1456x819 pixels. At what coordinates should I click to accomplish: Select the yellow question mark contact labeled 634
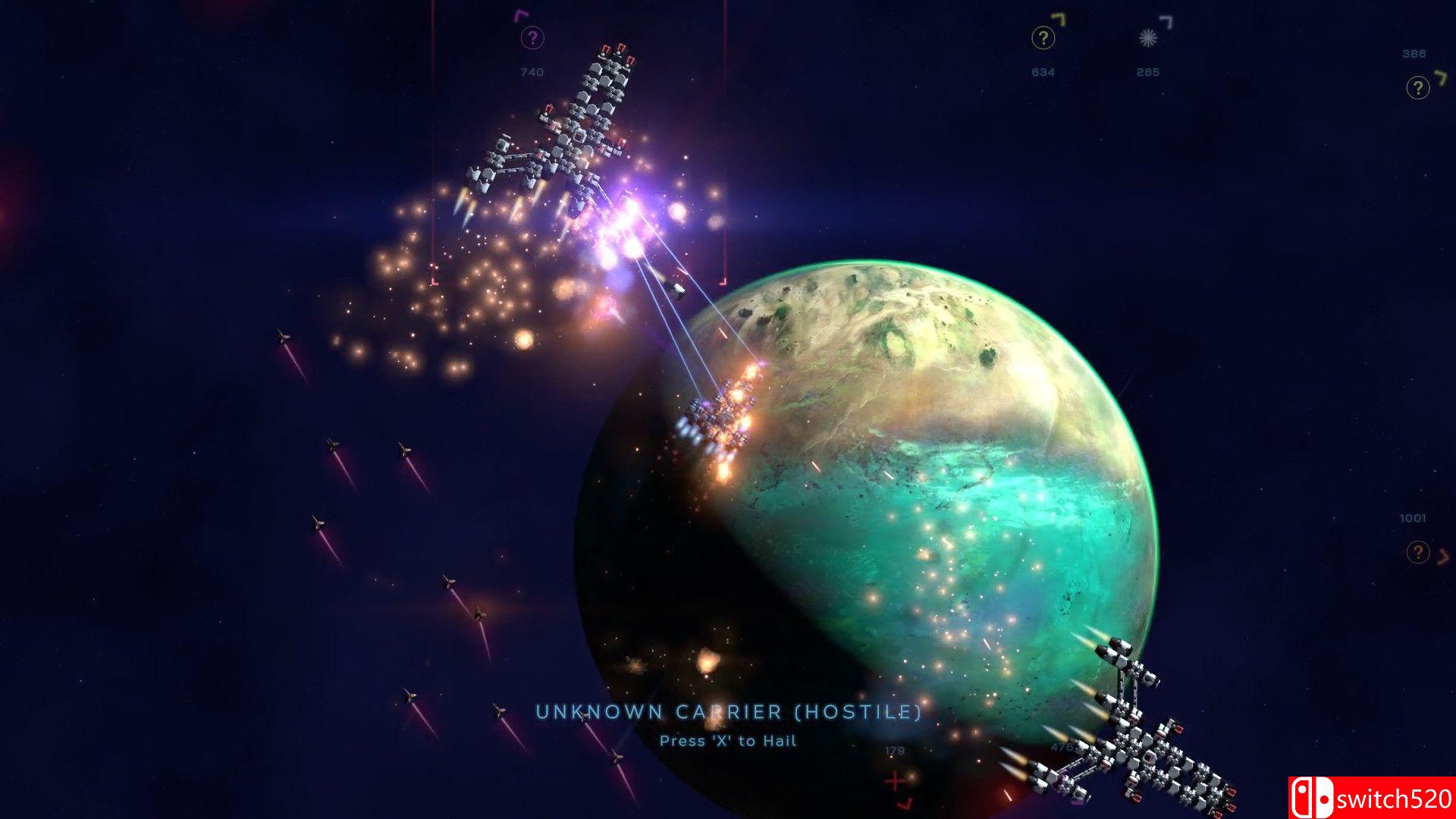coord(1043,36)
